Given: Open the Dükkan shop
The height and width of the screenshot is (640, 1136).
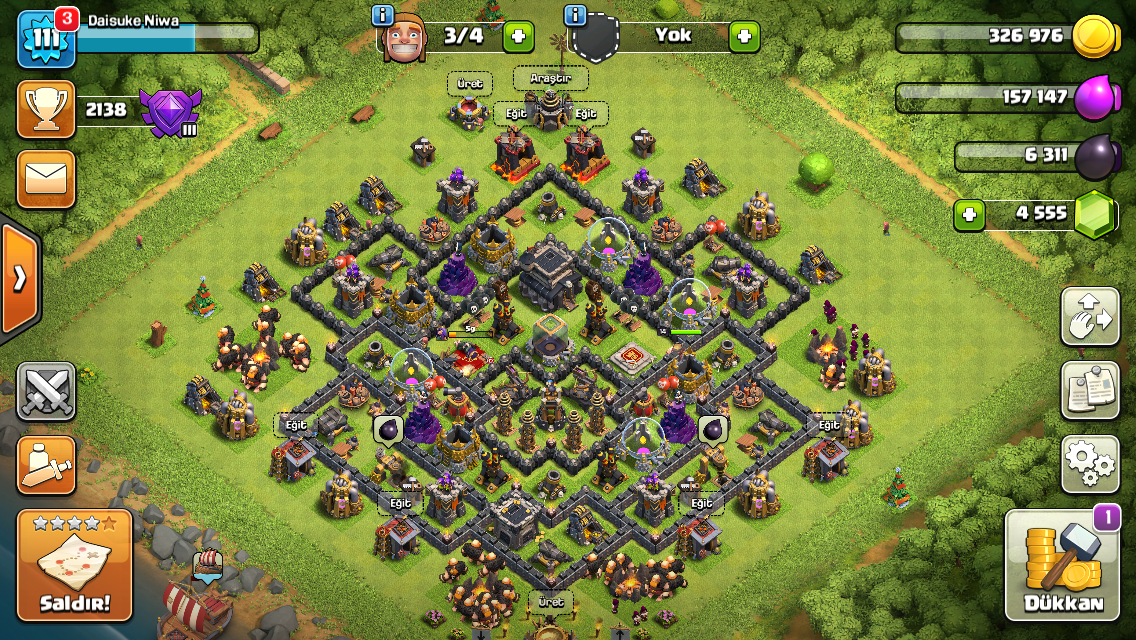Looking at the screenshot, I should point(1063,565).
